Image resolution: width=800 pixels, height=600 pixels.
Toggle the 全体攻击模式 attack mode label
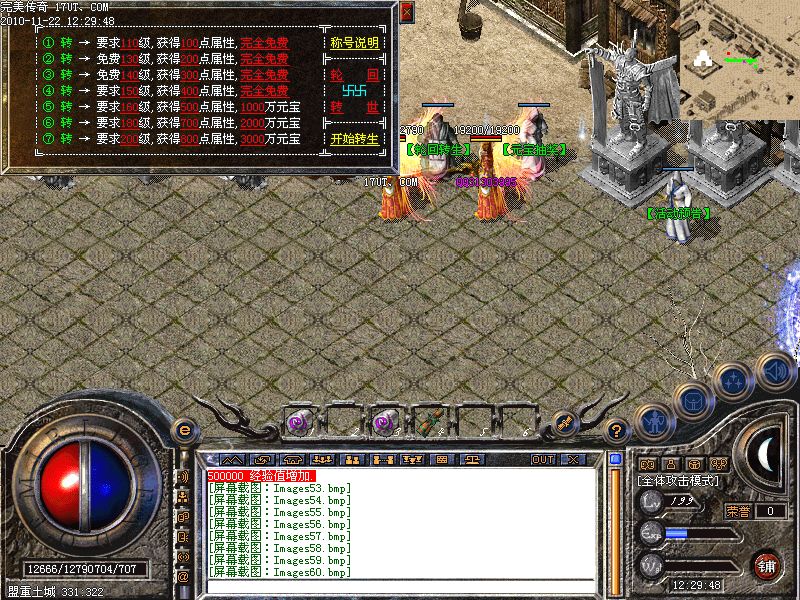click(682, 481)
